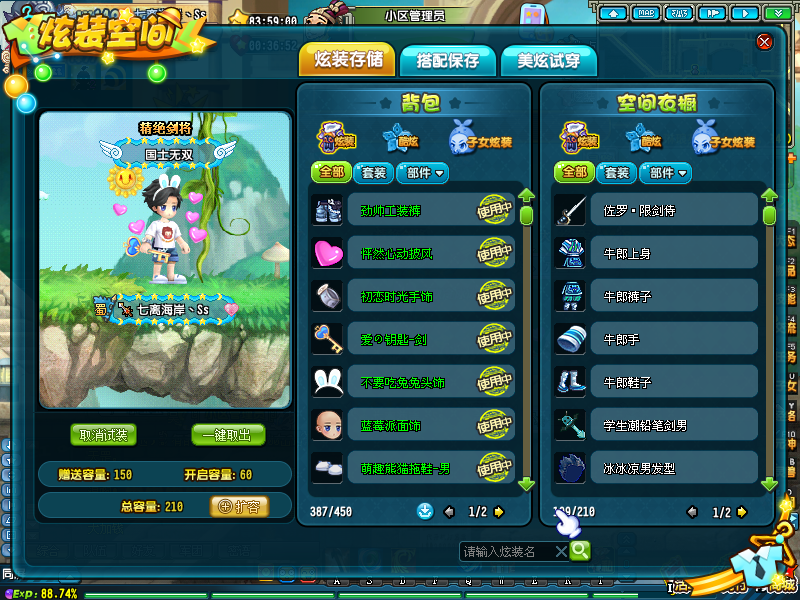Pick 冰冰凉男发型 in the wardrobe

656,466
